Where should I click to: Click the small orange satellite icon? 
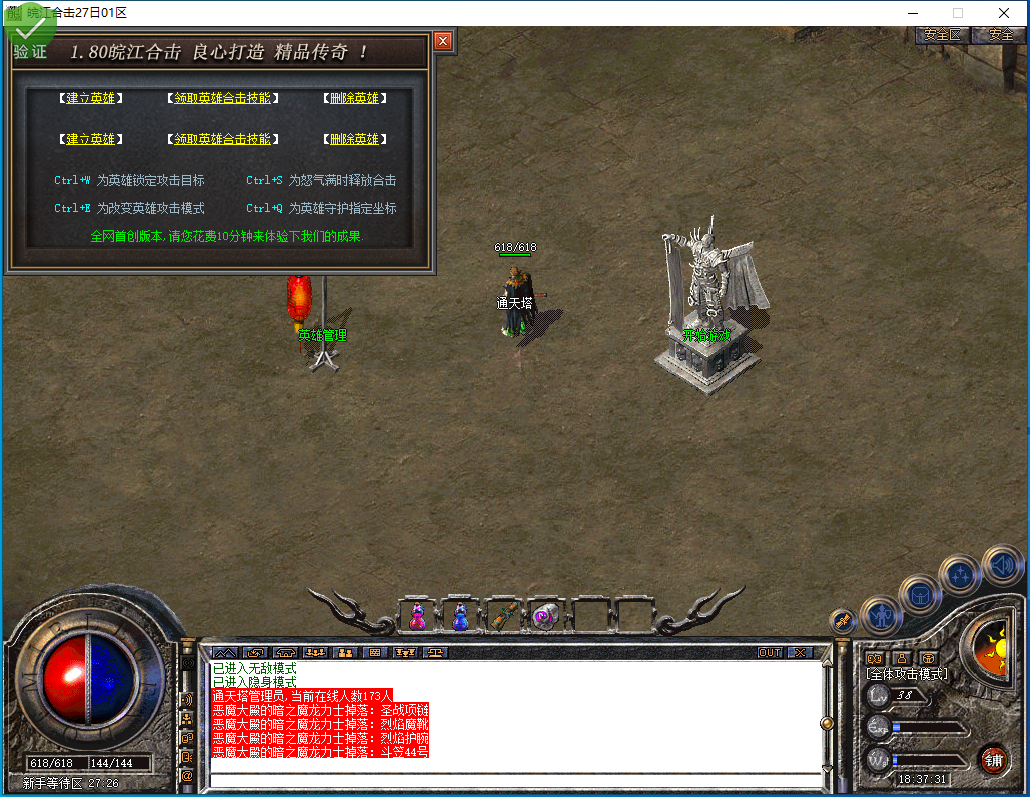point(843,620)
